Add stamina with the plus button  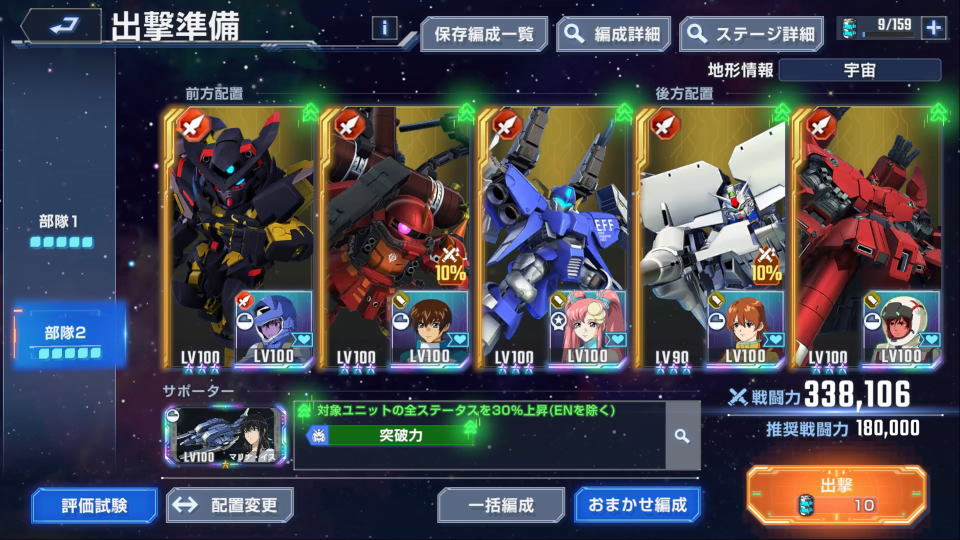coord(934,27)
